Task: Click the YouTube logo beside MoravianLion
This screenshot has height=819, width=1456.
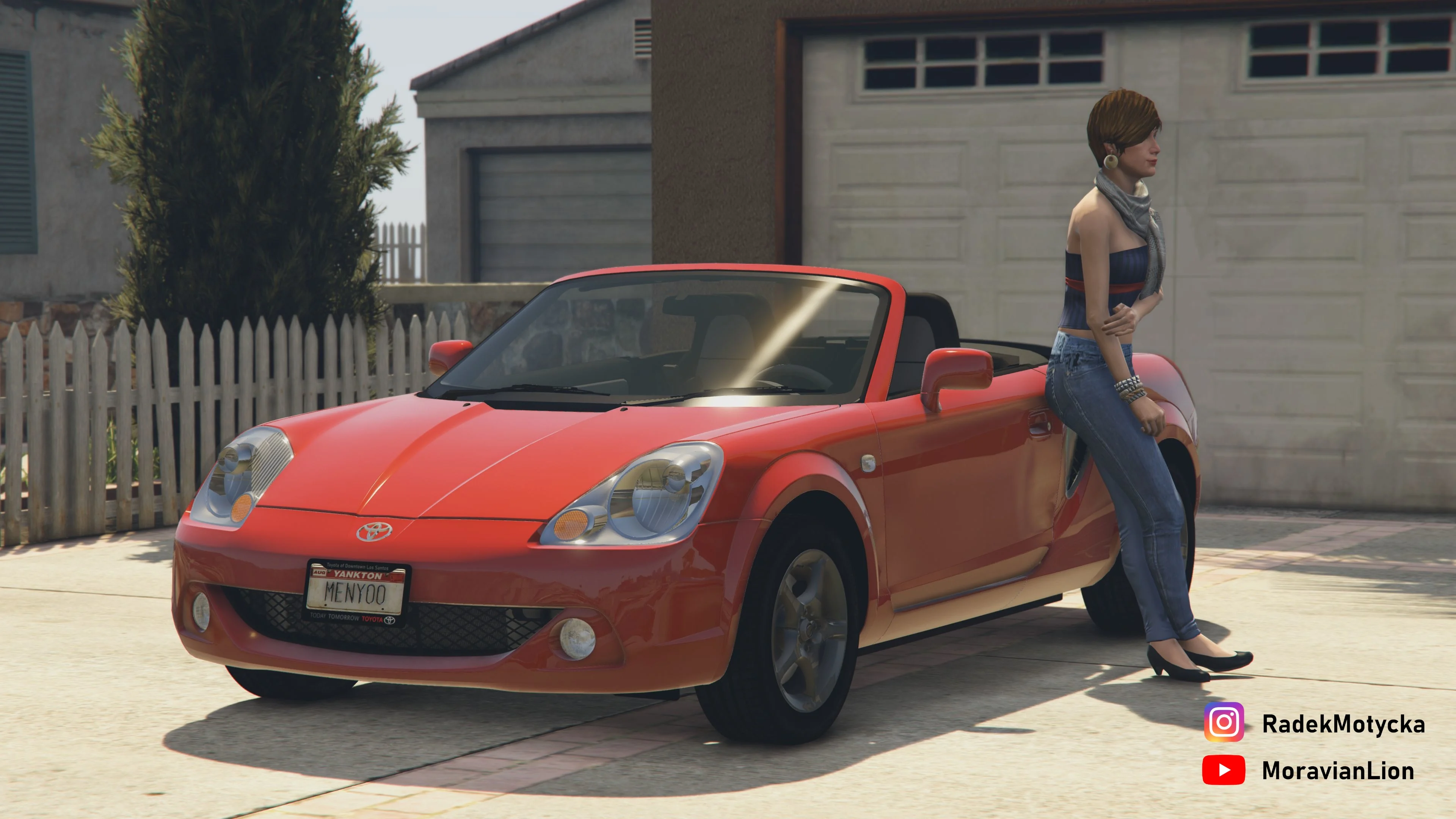Action: click(1224, 770)
